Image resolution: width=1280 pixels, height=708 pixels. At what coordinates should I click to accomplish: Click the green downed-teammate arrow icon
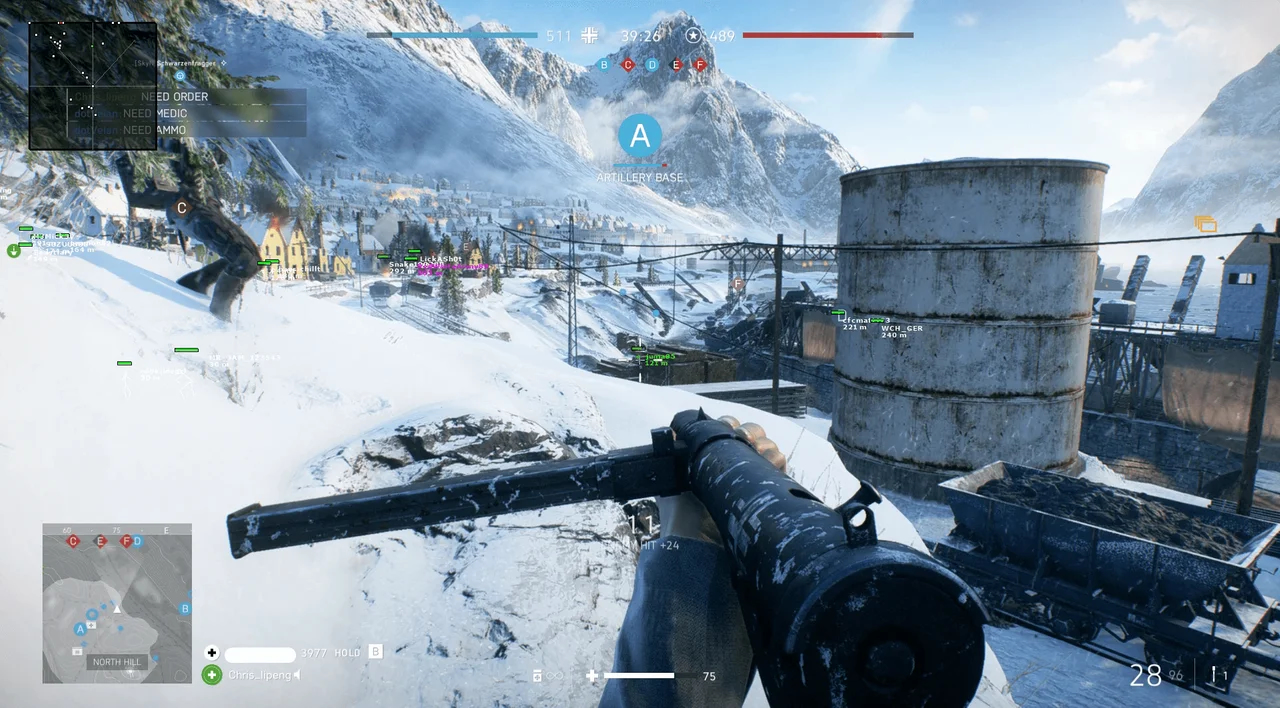14,250
